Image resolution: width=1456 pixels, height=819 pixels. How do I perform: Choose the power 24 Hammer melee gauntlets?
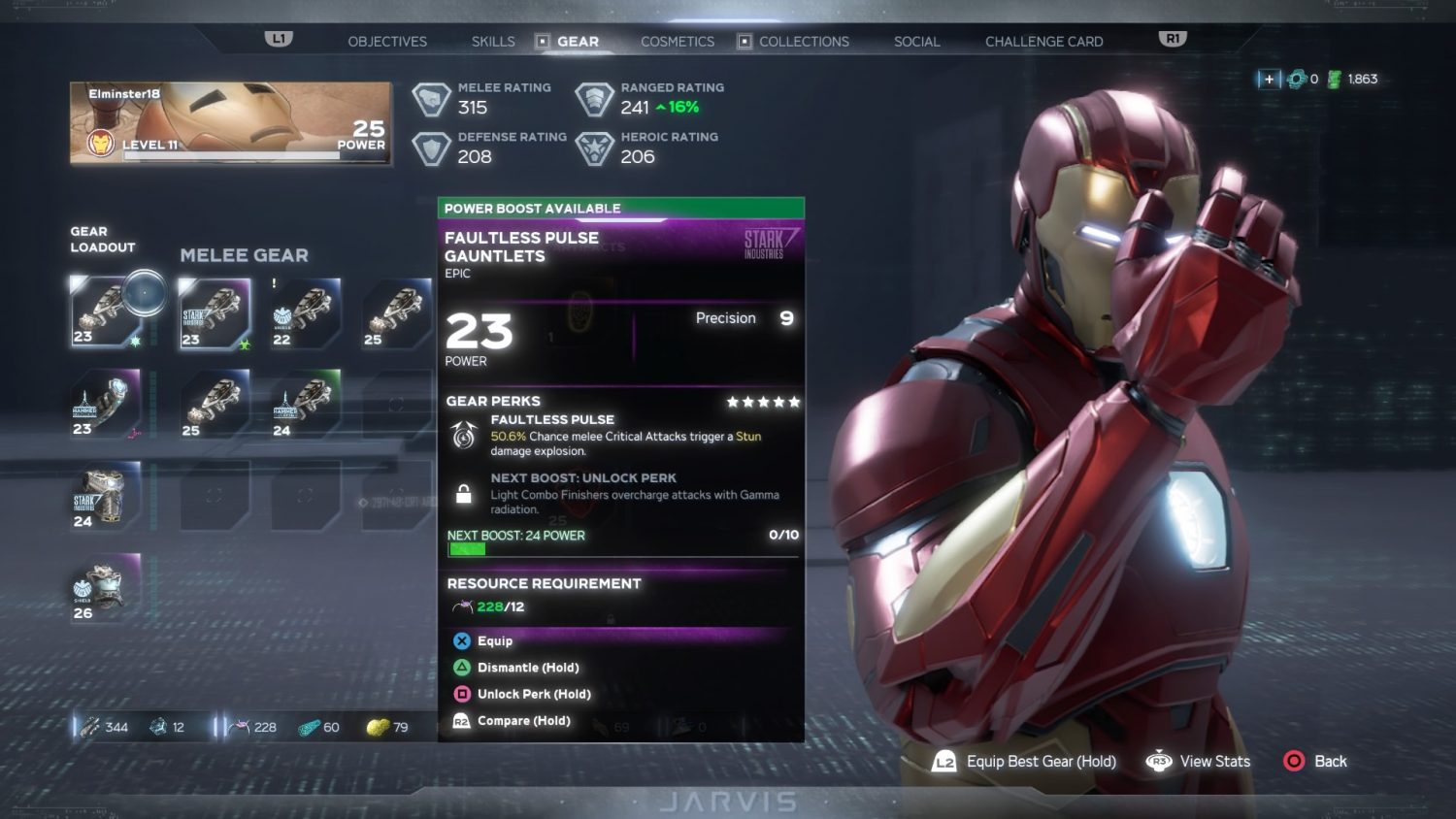306,404
